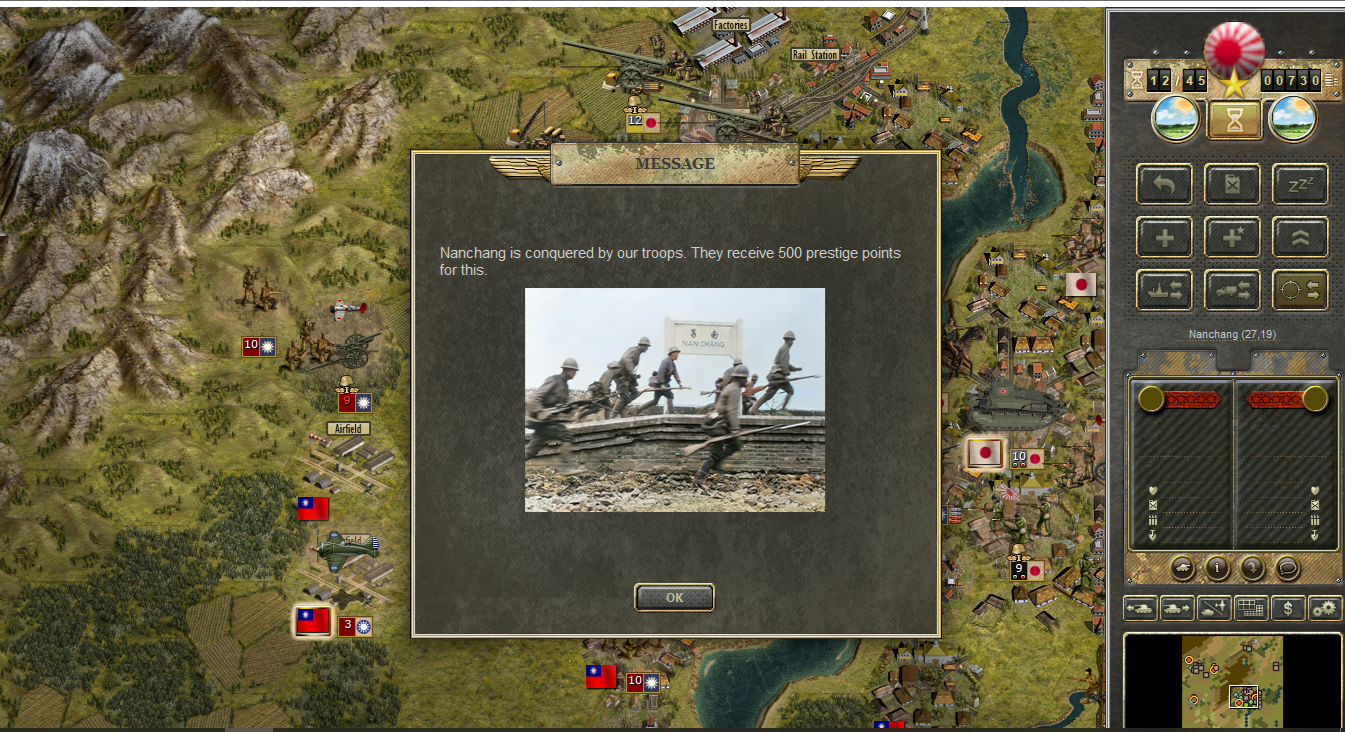Click the plus-with-star elite replacements button
The image size is (1345, 732).
coord(1232,237)
